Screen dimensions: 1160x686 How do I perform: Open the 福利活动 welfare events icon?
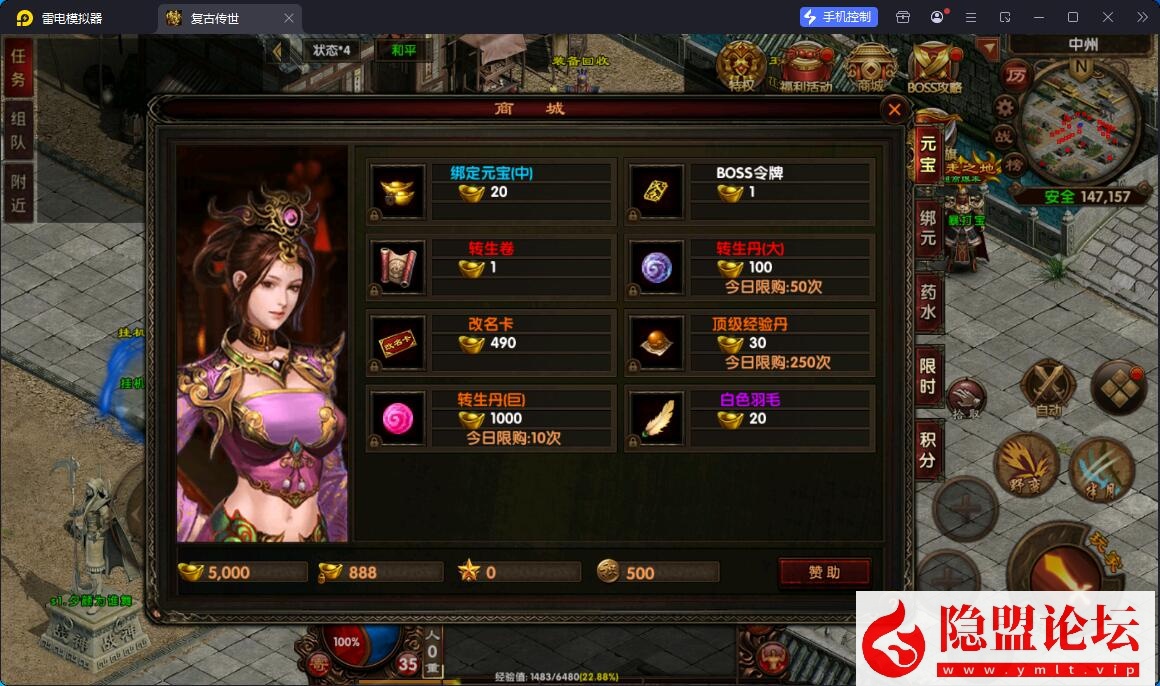(x=806, y=67)
